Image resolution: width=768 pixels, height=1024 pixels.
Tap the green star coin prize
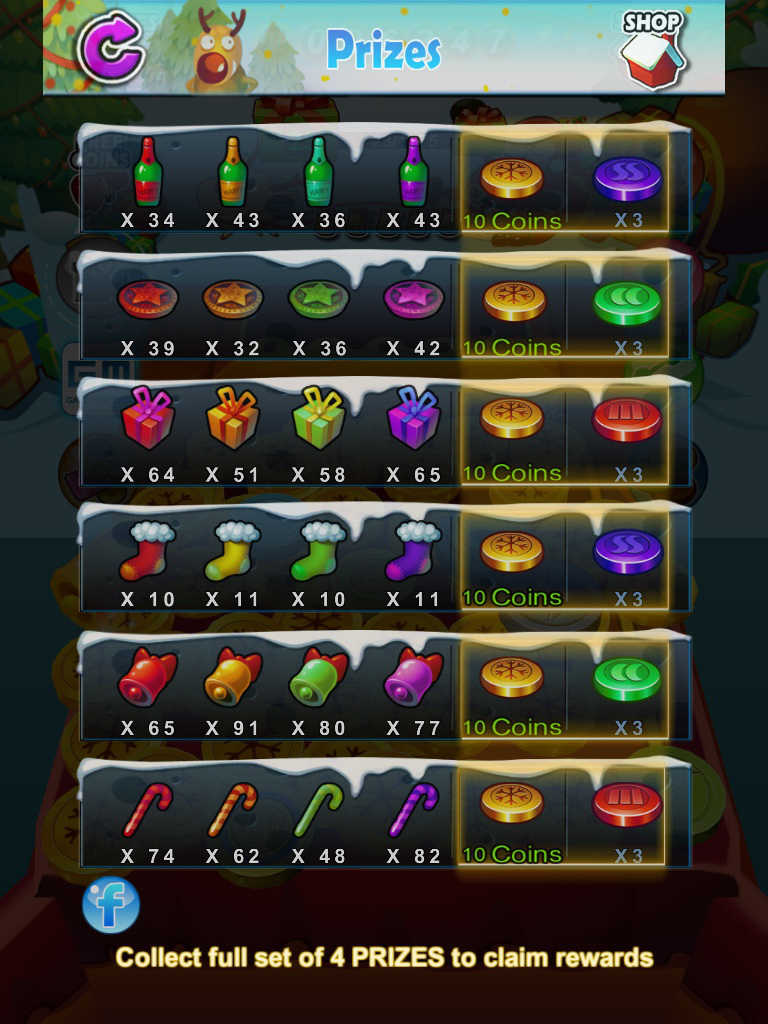coord(318,299)
